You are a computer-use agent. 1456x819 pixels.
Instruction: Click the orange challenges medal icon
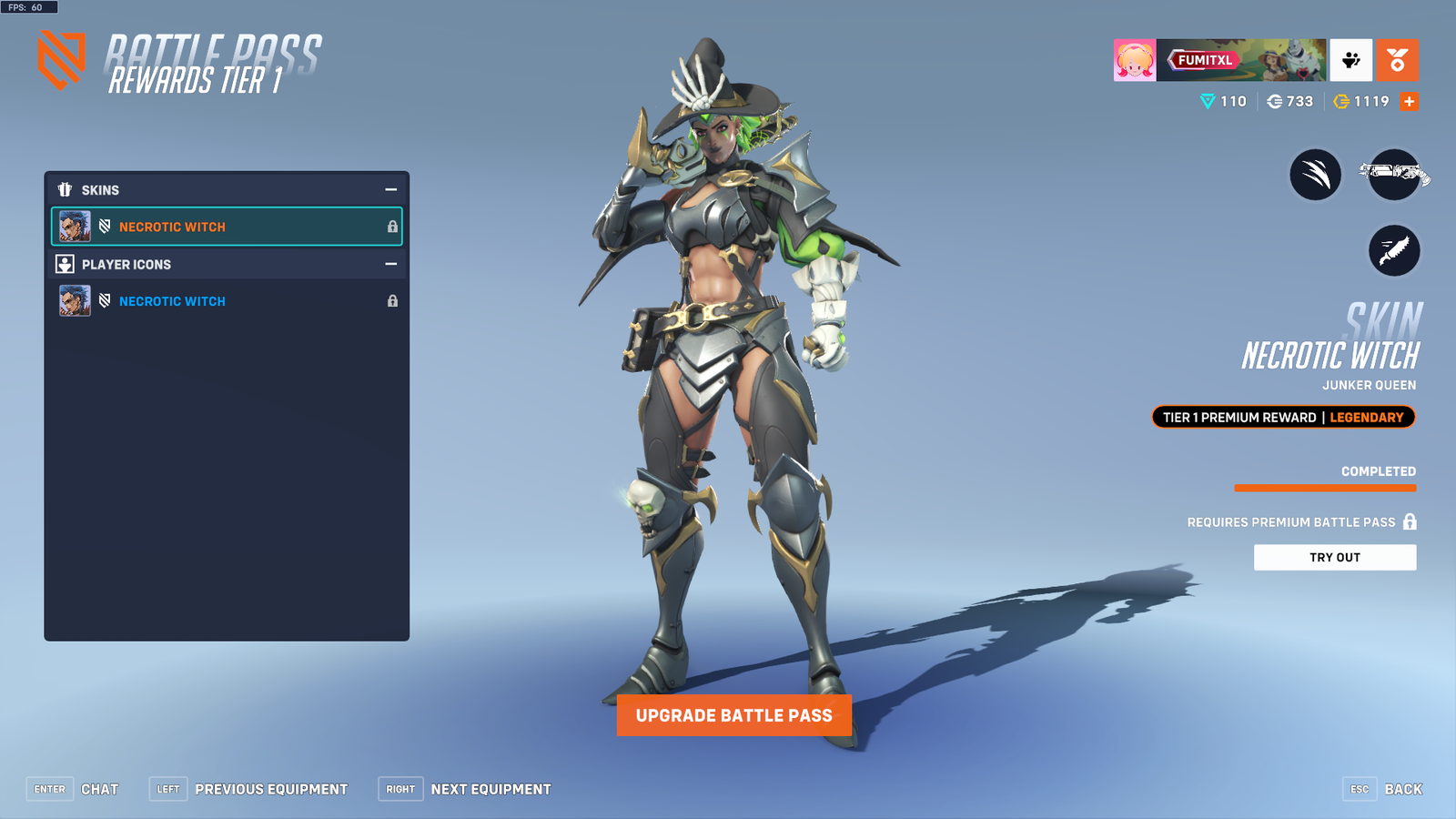(1399, 60)
